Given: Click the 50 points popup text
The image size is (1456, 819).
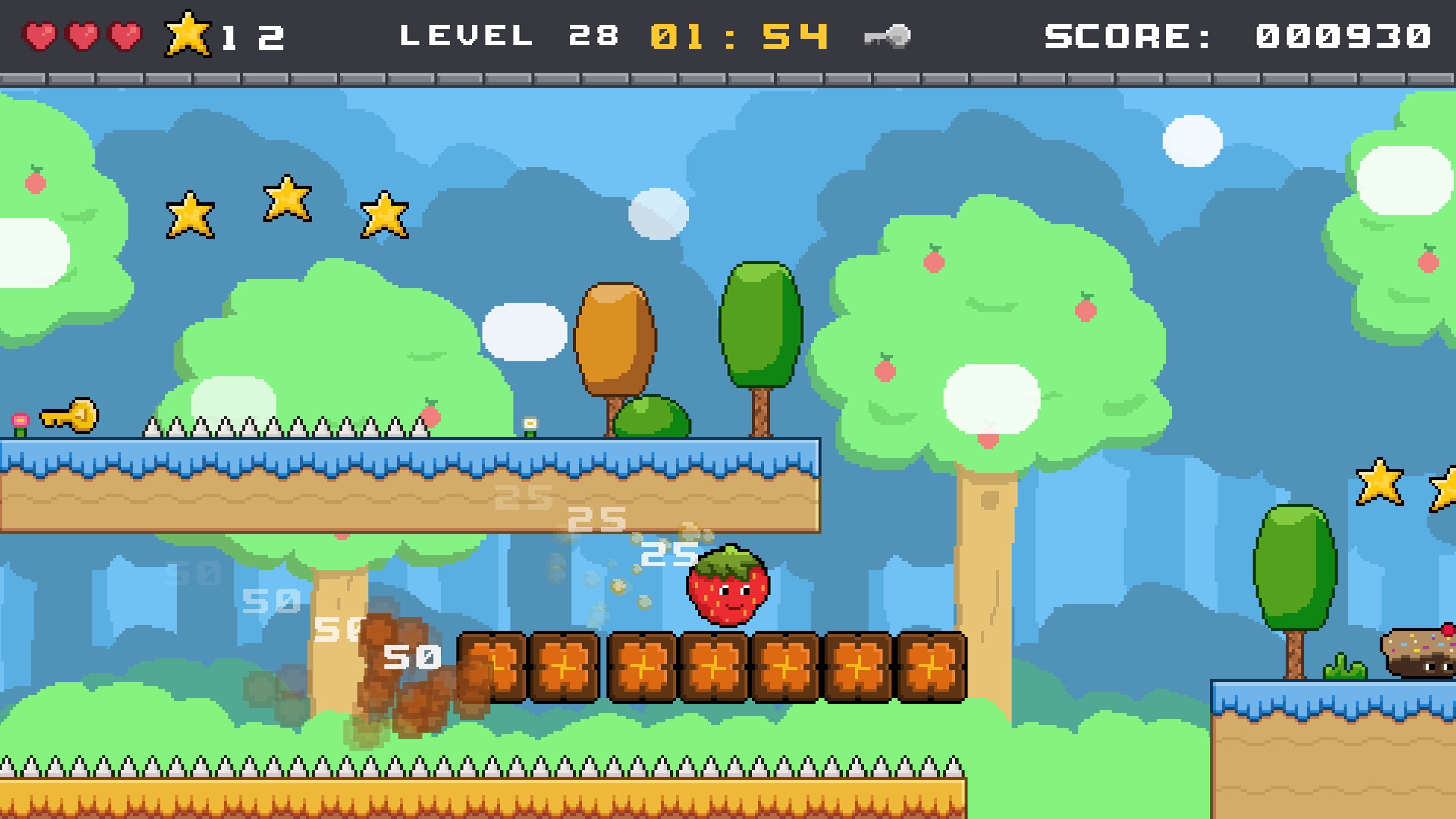Looking at the screenshot, I should pos(412,657).
